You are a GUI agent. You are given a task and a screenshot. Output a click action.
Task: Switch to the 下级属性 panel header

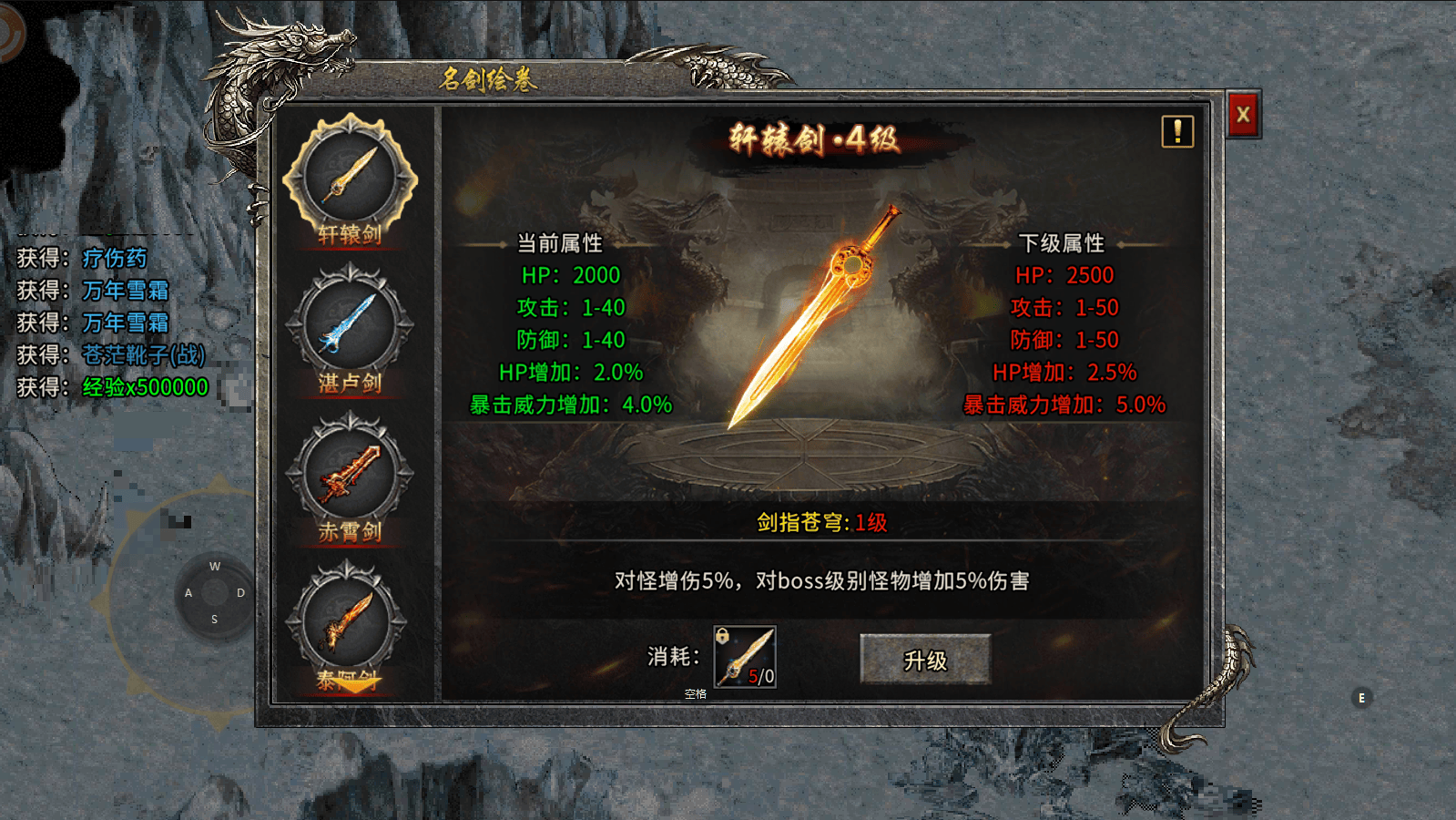[x=1064, y=244]
